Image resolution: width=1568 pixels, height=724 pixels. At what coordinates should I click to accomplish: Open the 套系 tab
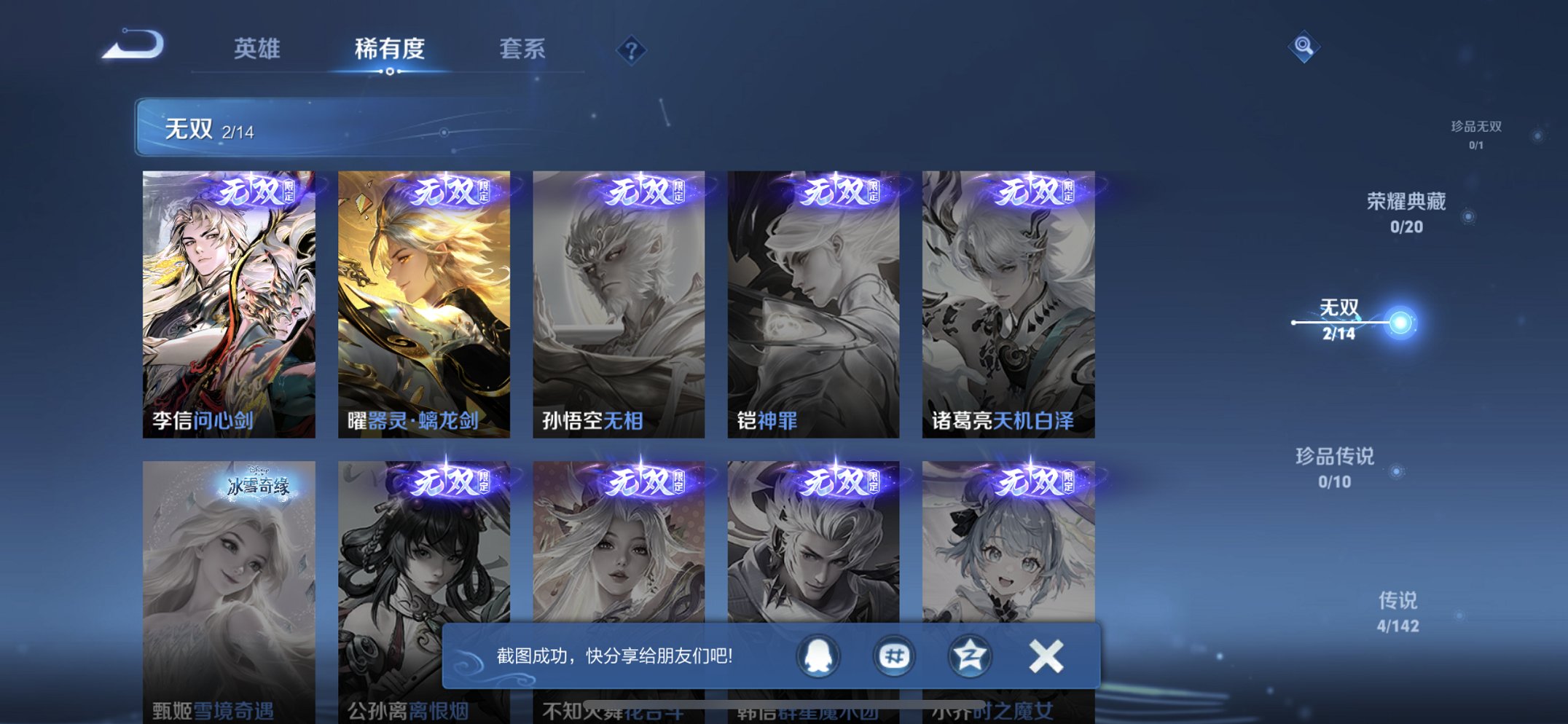pos(524,50)
